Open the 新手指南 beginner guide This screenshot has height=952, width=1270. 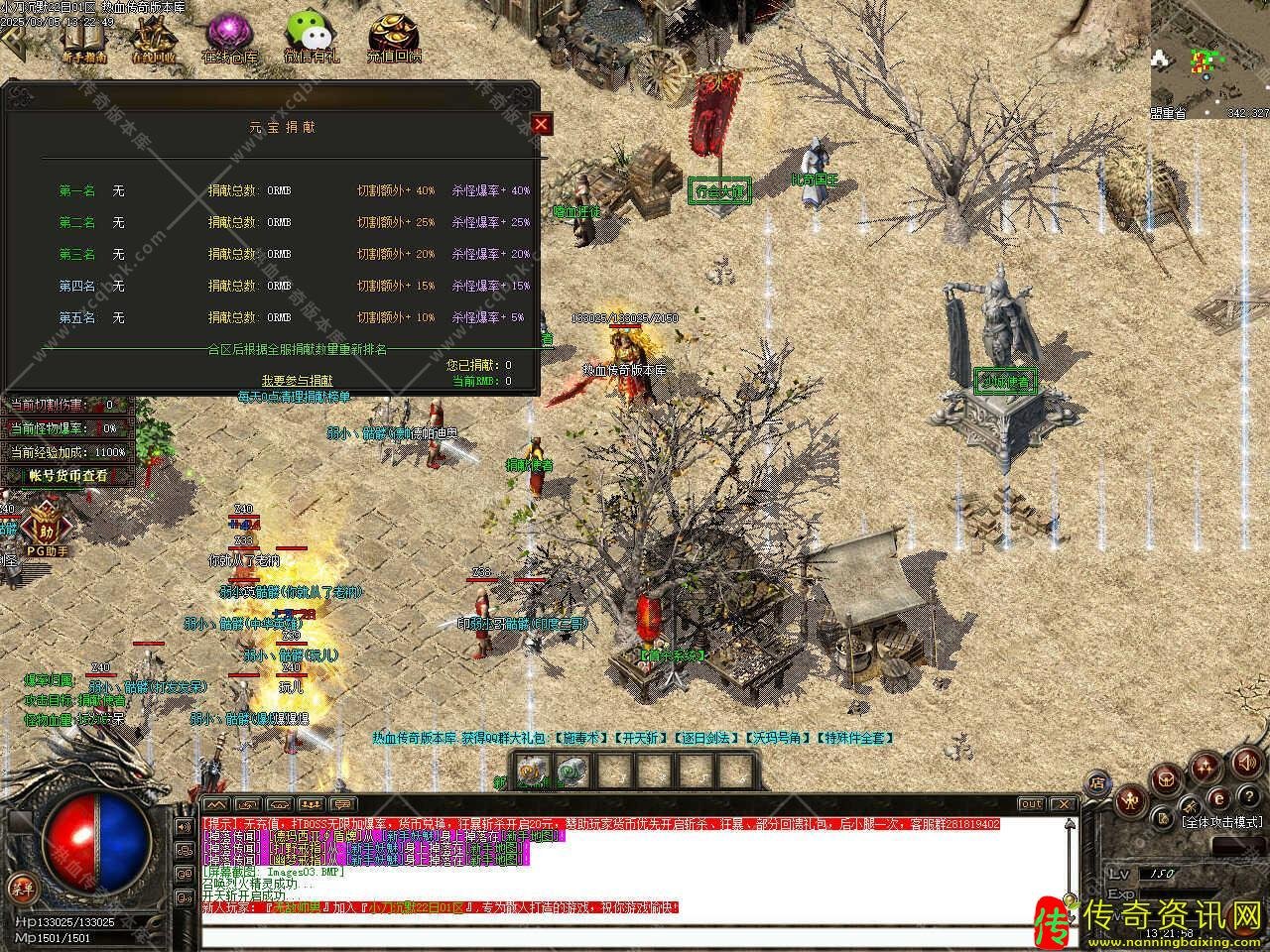[x=83, y=38]
